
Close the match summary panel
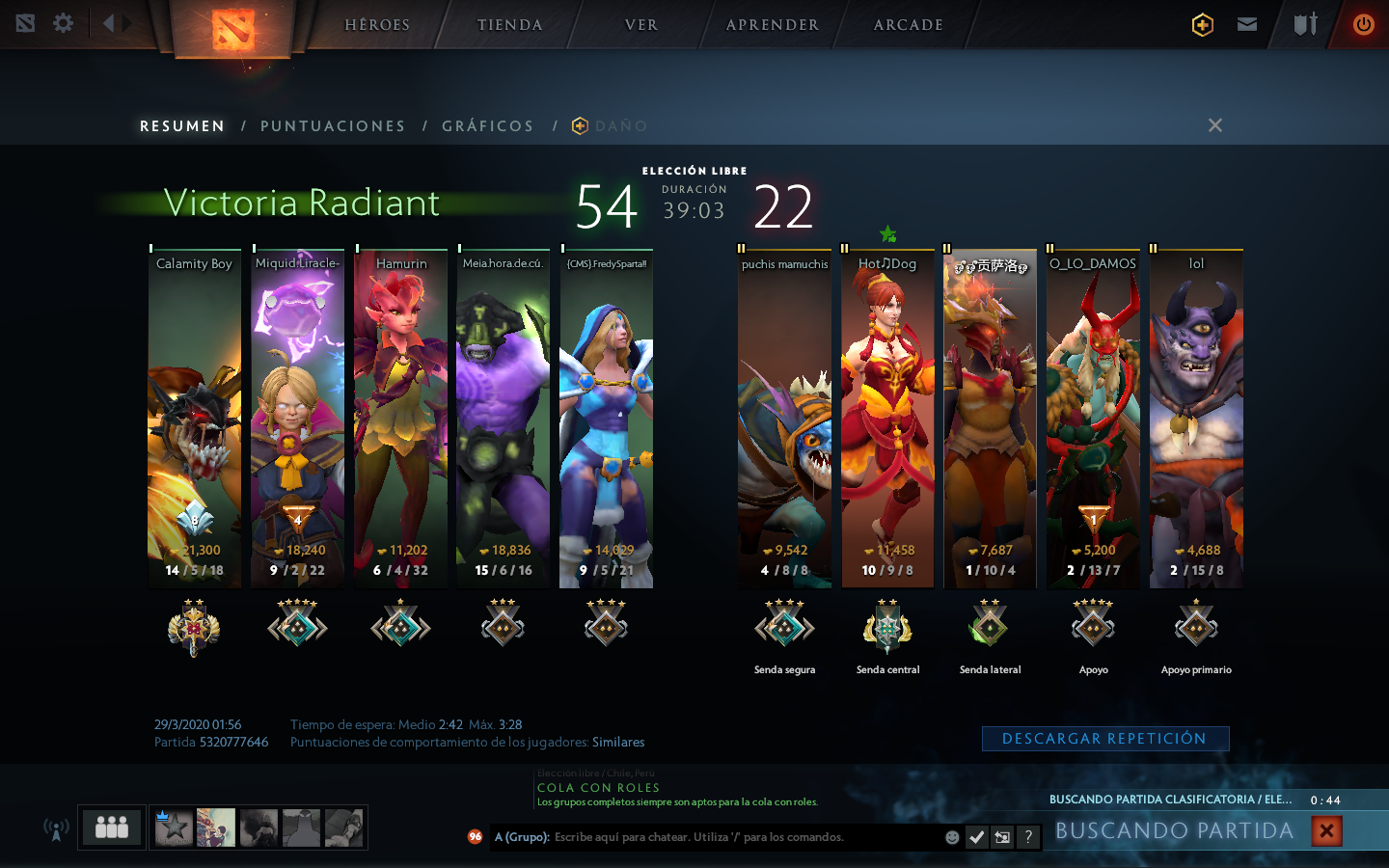pyautogui.click(x=1215, y=125)
